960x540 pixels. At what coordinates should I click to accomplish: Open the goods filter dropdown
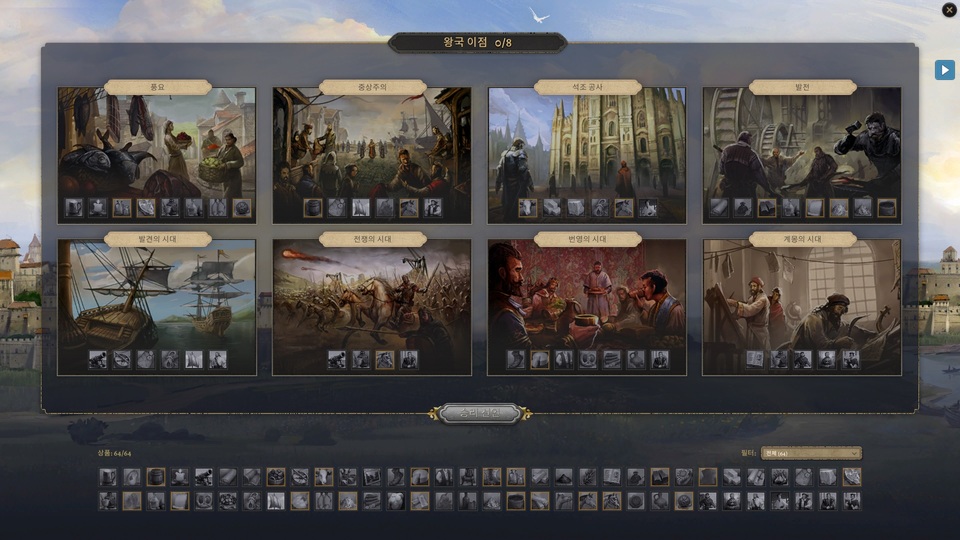(811, 453)
